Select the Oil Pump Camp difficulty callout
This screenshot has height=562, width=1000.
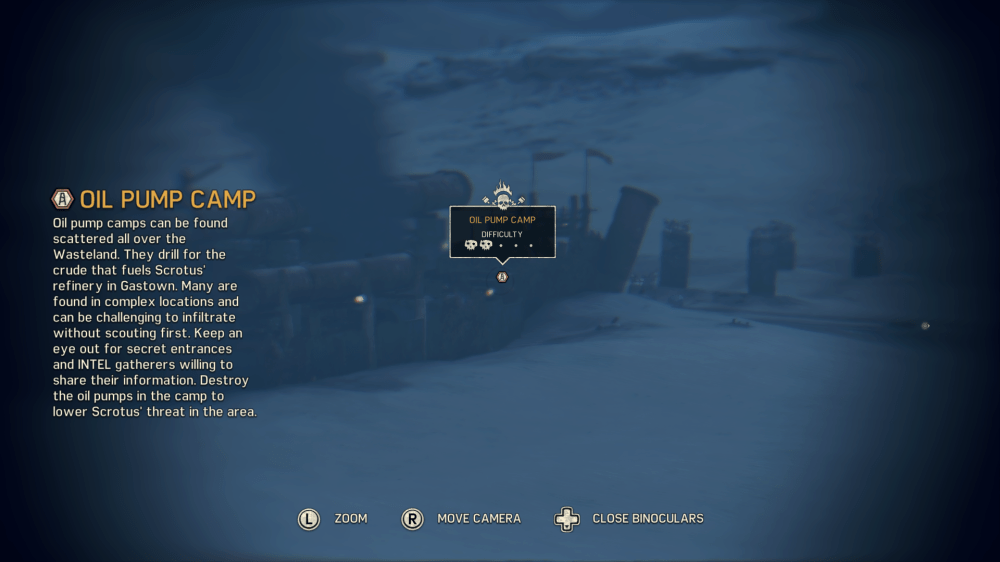(502, 232)
